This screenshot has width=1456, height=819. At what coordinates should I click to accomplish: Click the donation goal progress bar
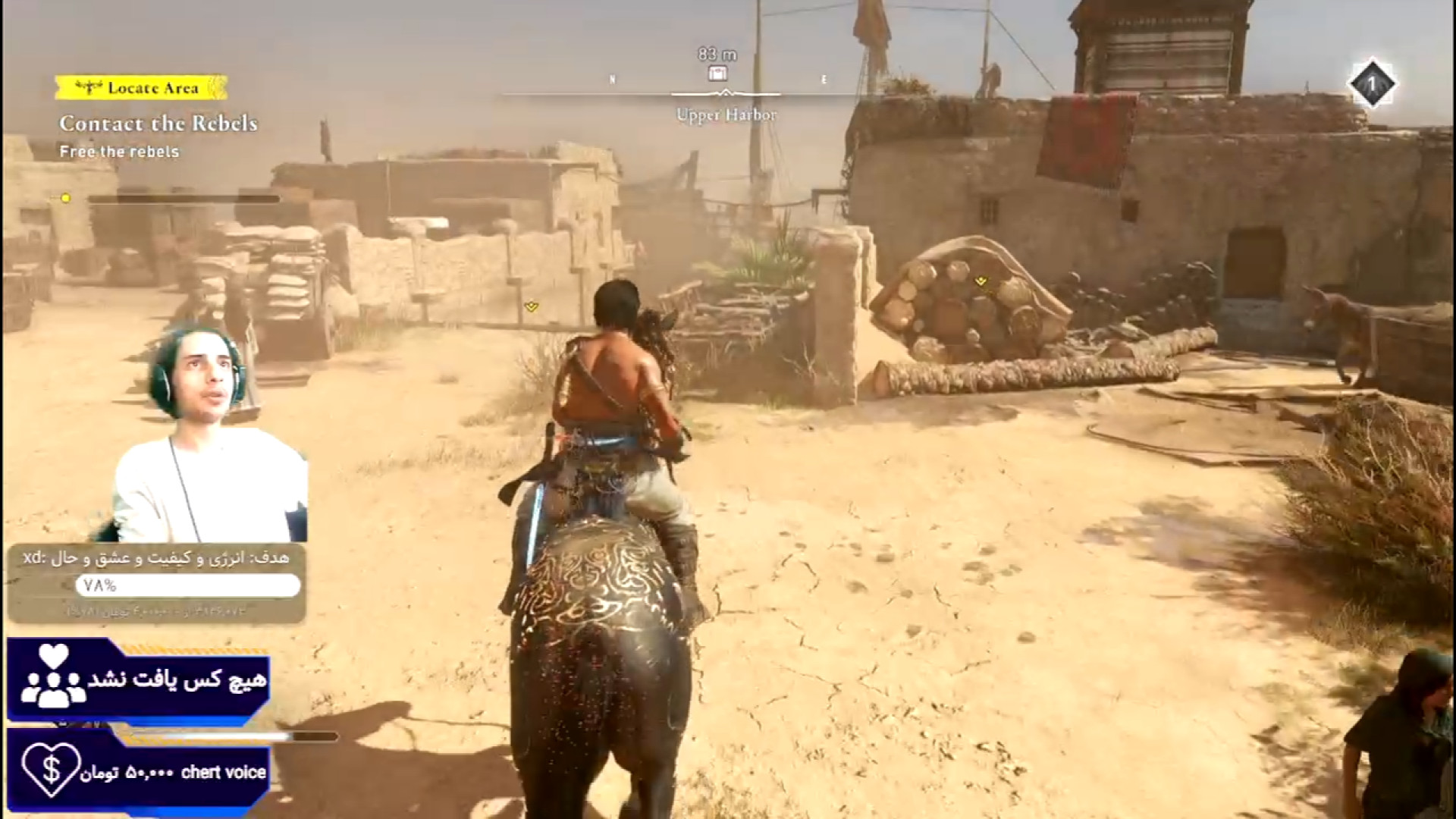coord(187,585)
